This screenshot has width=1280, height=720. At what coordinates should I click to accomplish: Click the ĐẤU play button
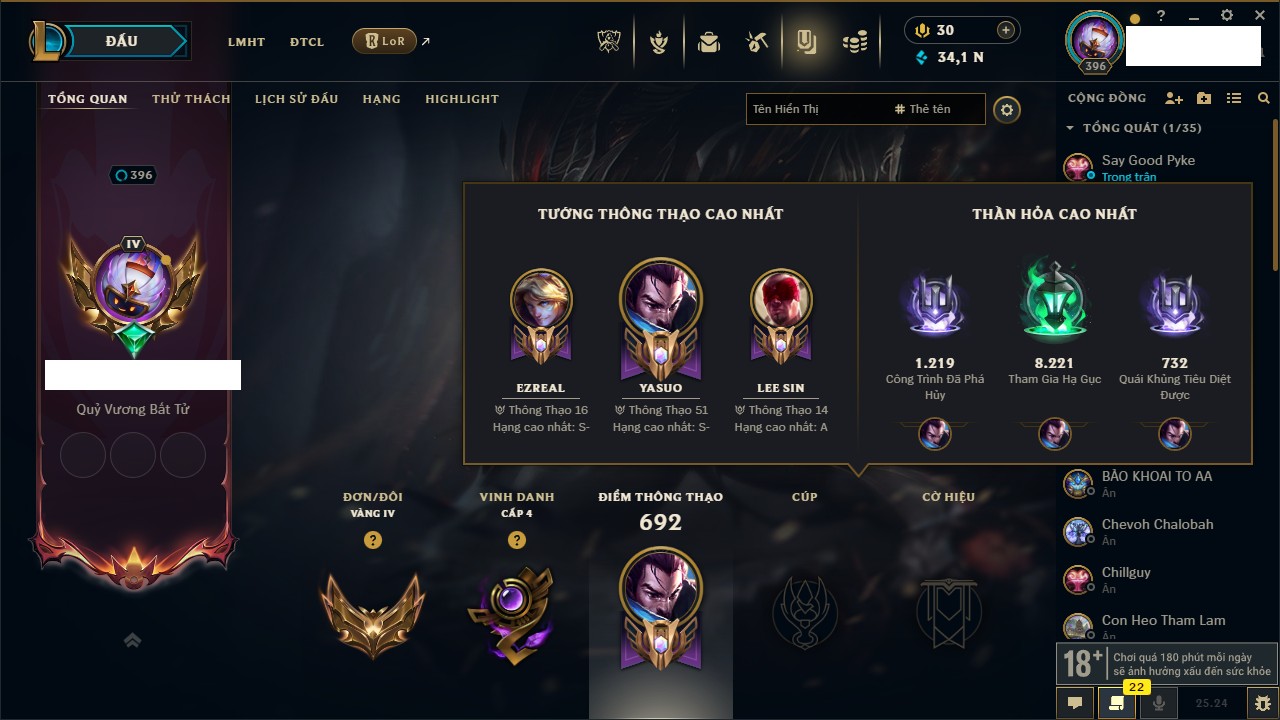[122, 41]
